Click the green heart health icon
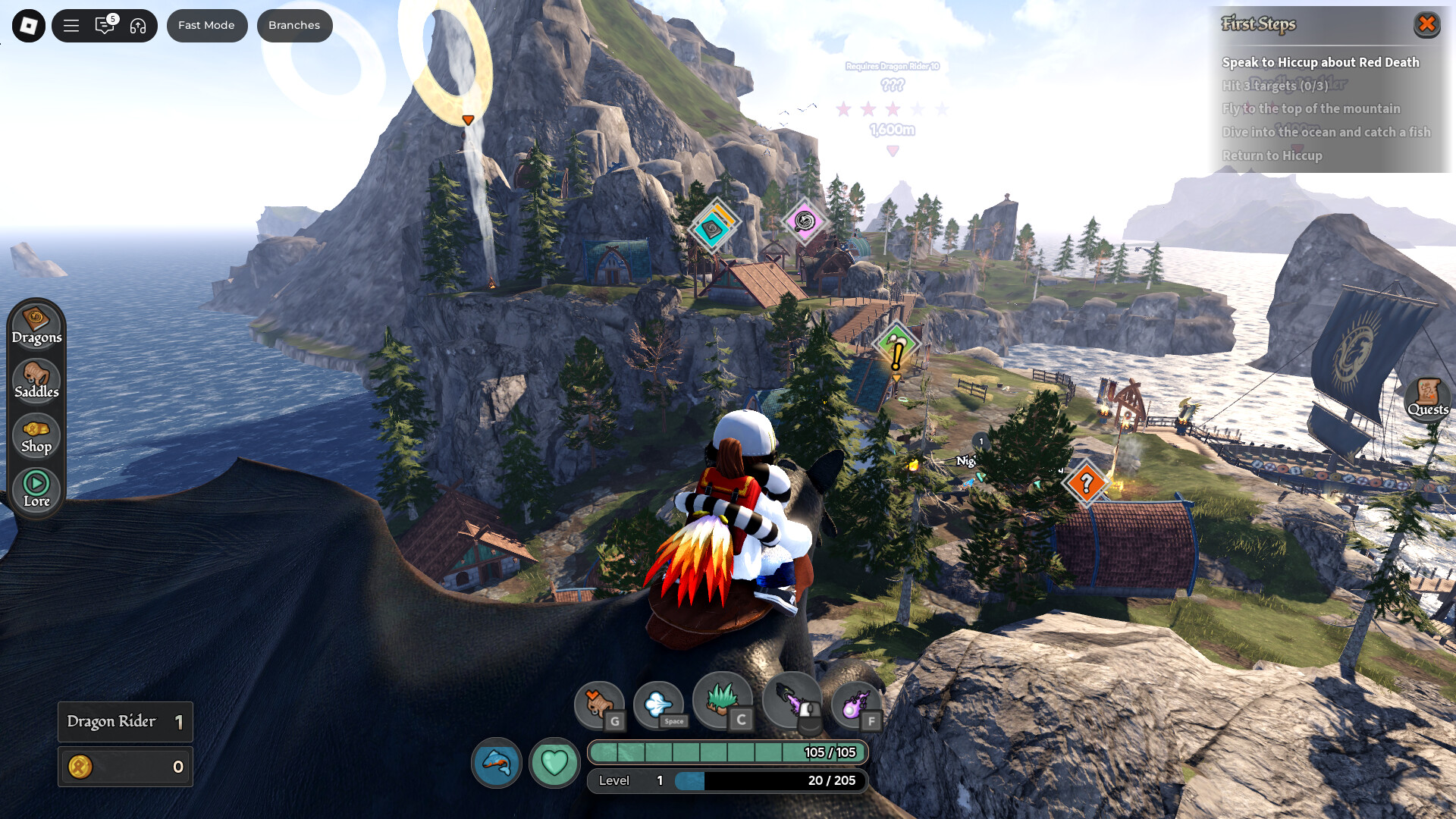 (x=554, y=762)
